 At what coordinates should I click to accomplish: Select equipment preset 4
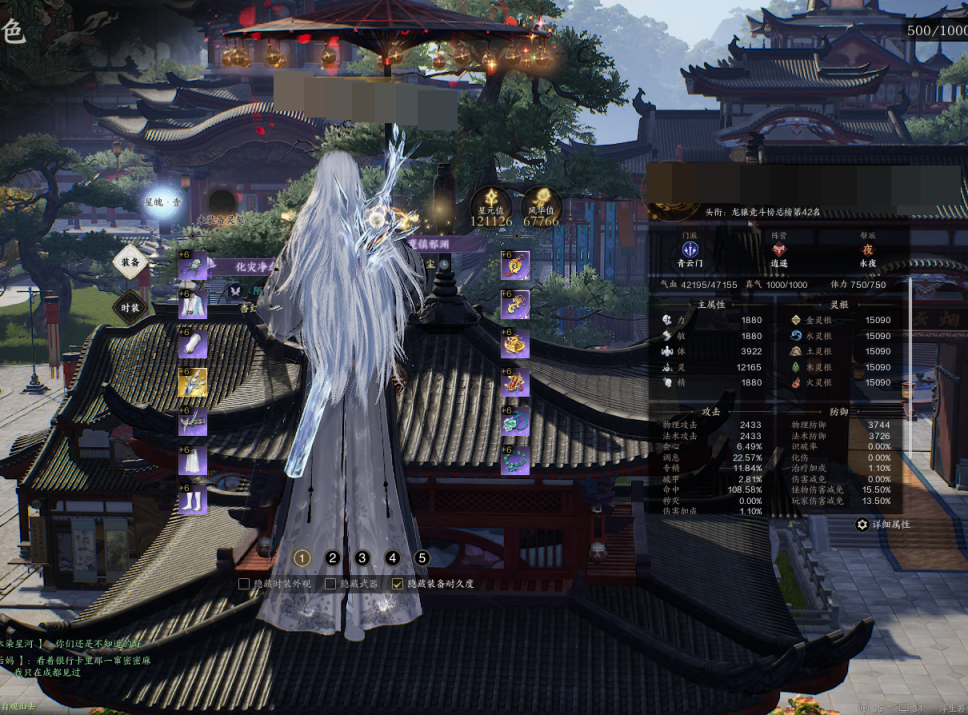point(392,558)
